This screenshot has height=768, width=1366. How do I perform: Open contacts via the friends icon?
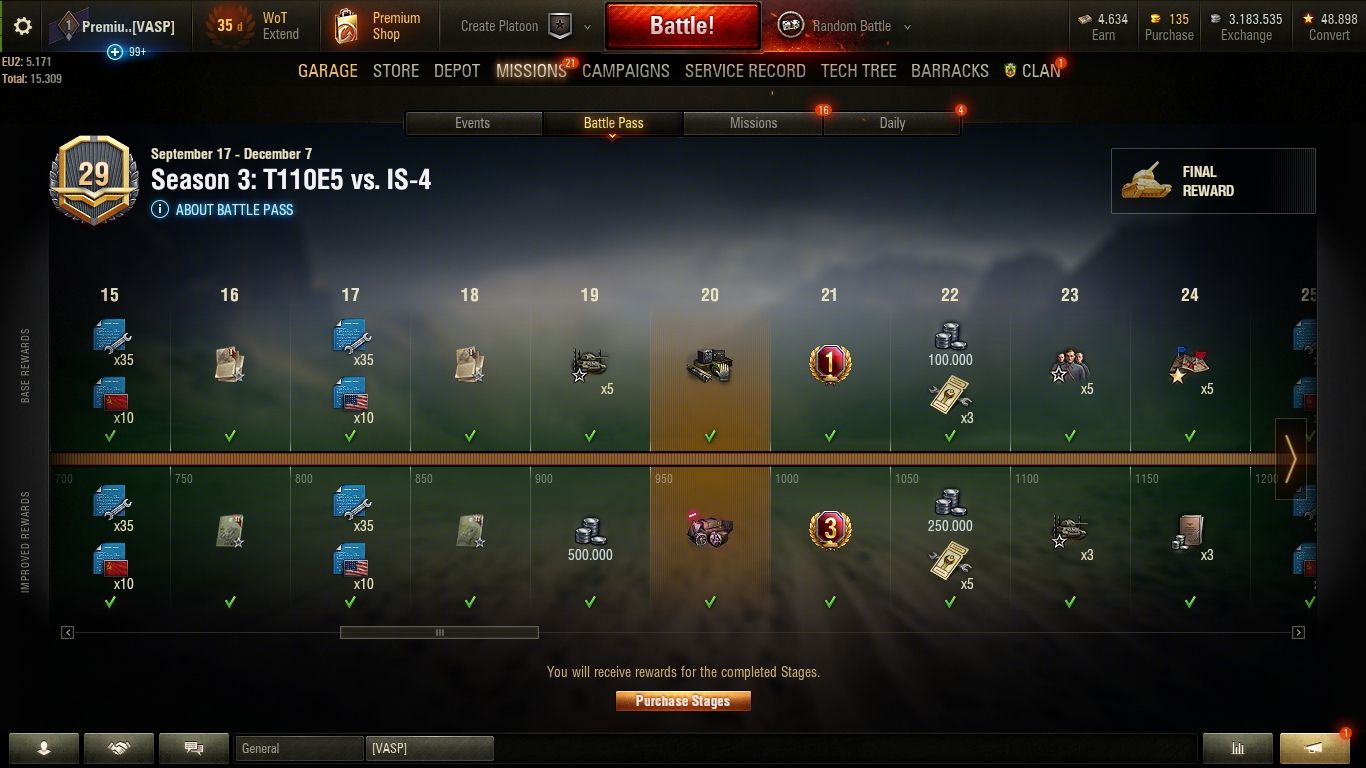[x=44, y=747]
